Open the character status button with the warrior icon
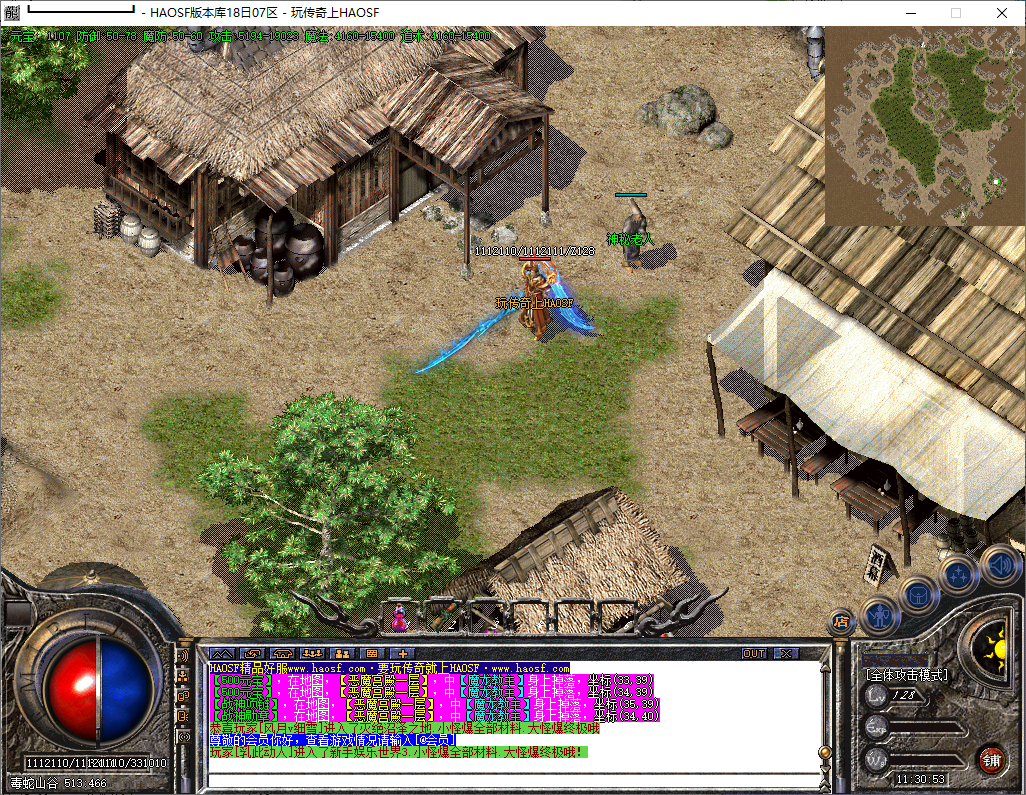This screenshot has width=1026, height=795. tap(881, 616)
